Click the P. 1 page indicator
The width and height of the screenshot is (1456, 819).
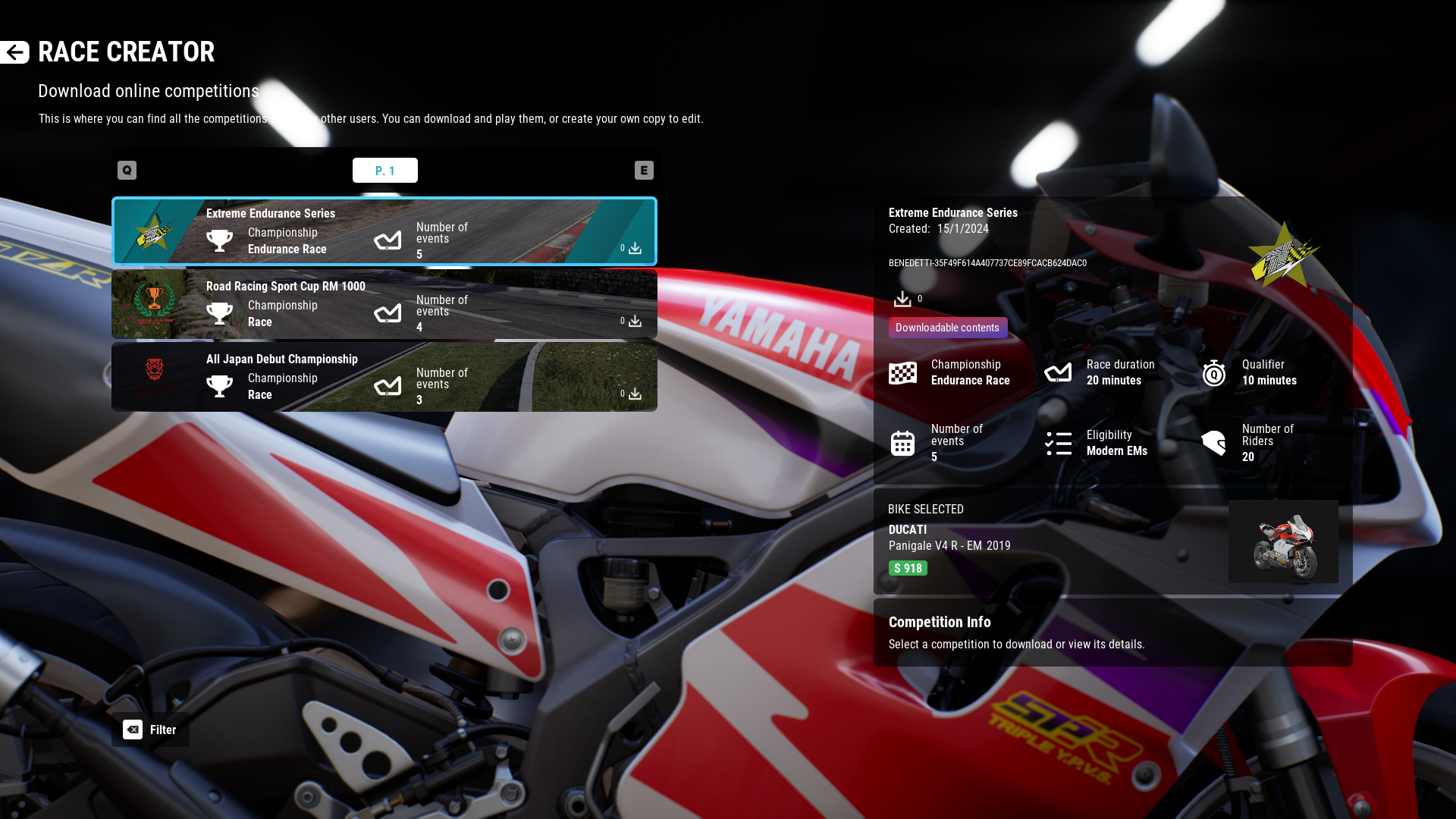click(384, 171)
